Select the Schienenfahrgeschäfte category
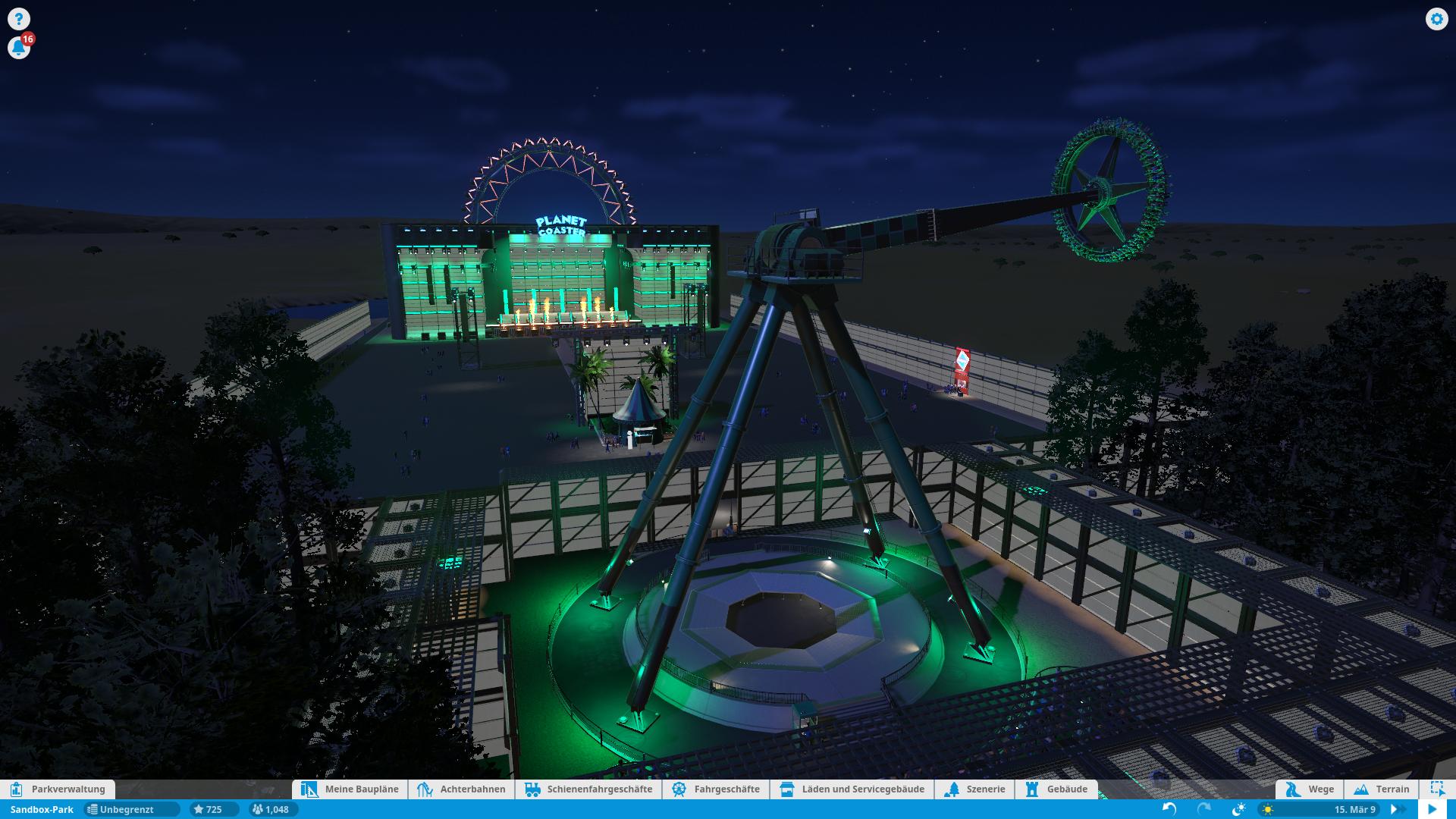The width and height of the screenshot is (1456, 819). tap(588, 789)
